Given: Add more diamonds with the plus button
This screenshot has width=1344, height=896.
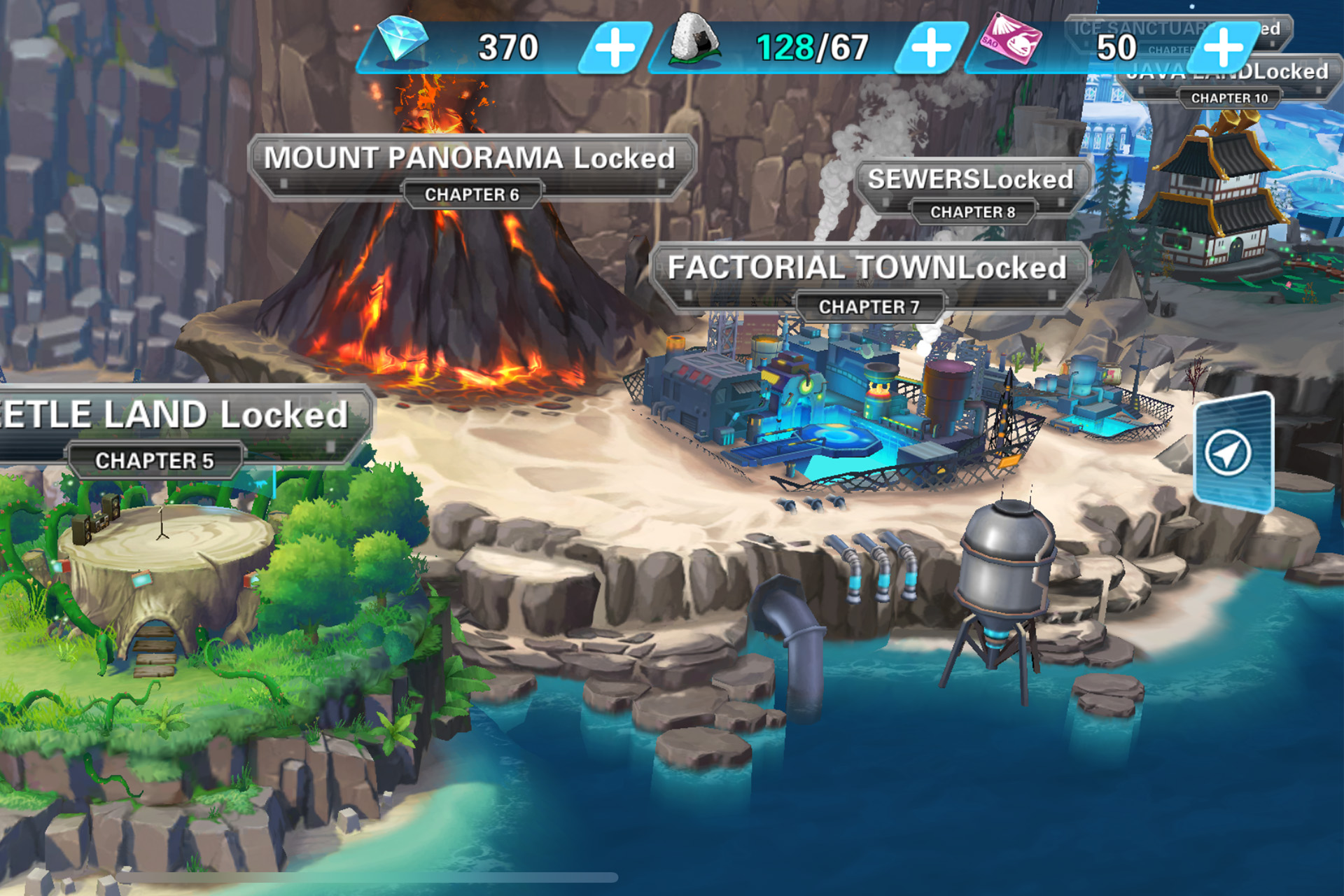Looking at the screenshot, I should 615,48.
